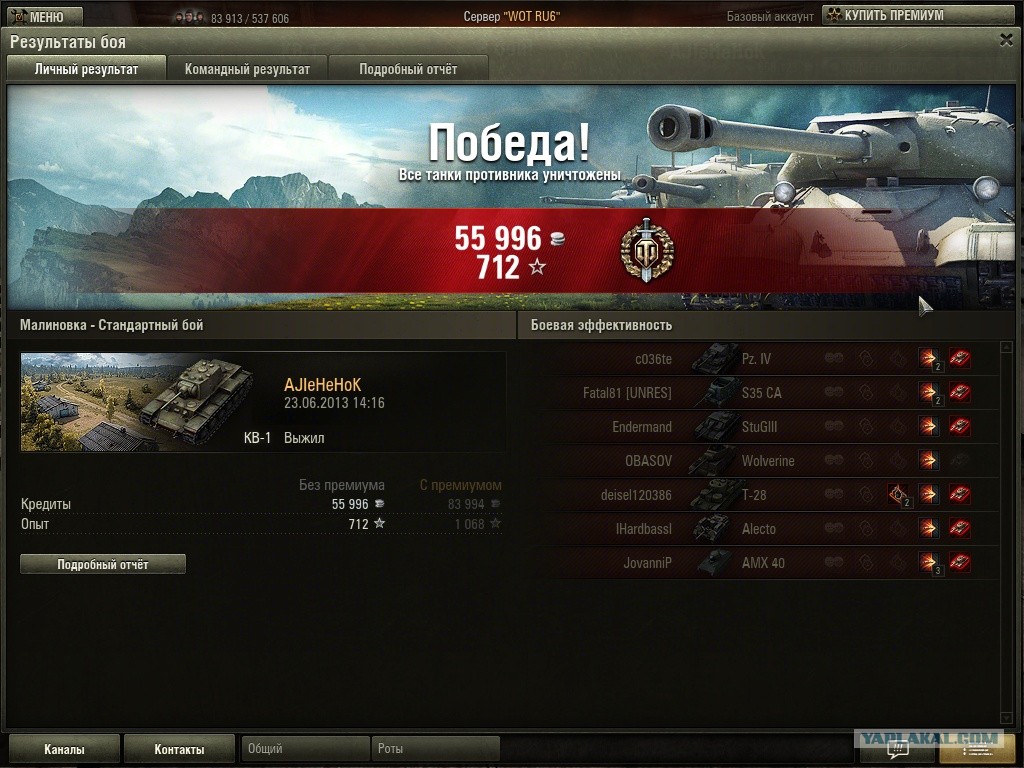
Task: Open the Командный результат tab
Action: click(x=247, y=69)
